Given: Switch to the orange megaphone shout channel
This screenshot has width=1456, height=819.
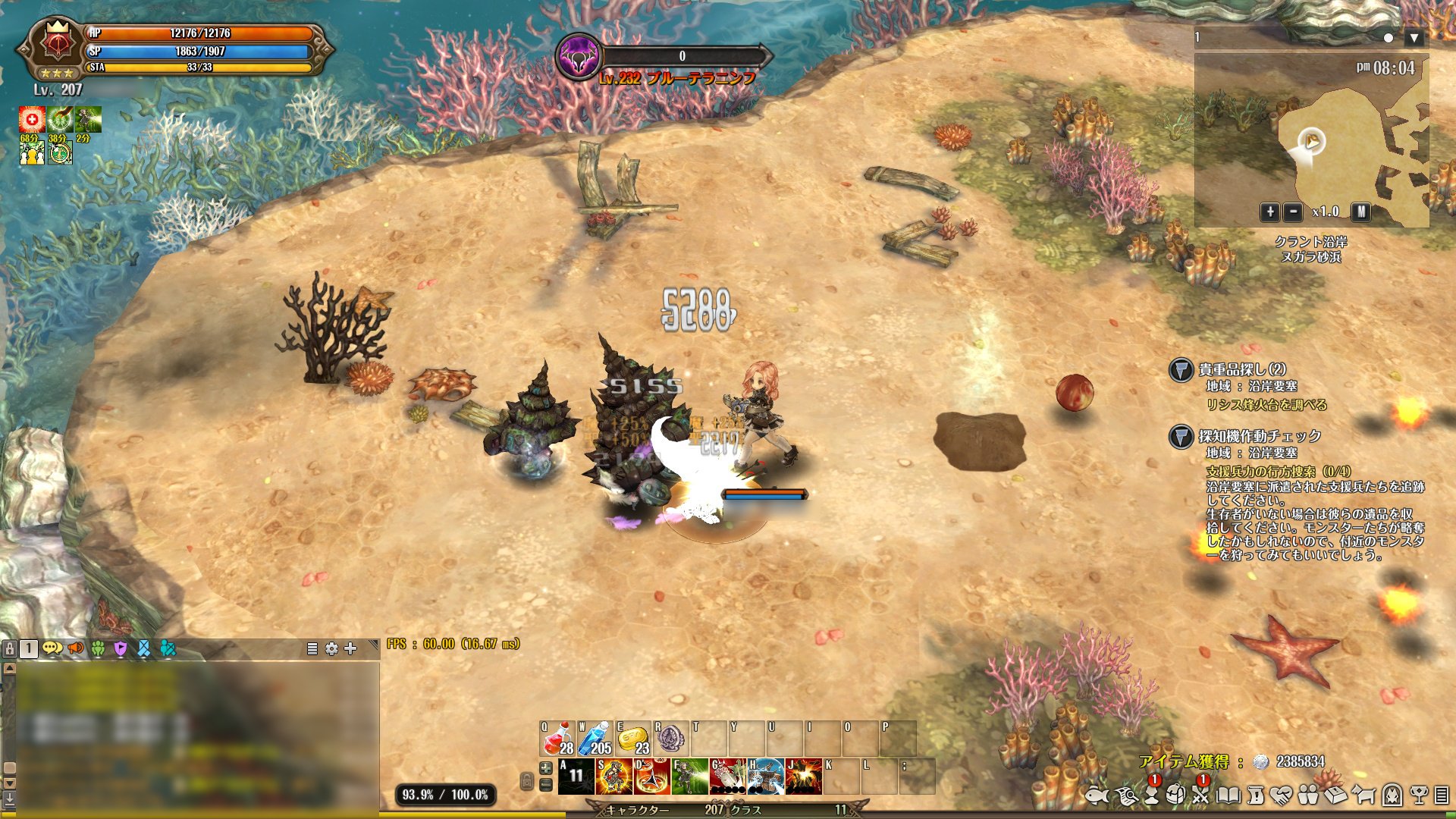Looking at the screenshot, I should click(75, 648).
